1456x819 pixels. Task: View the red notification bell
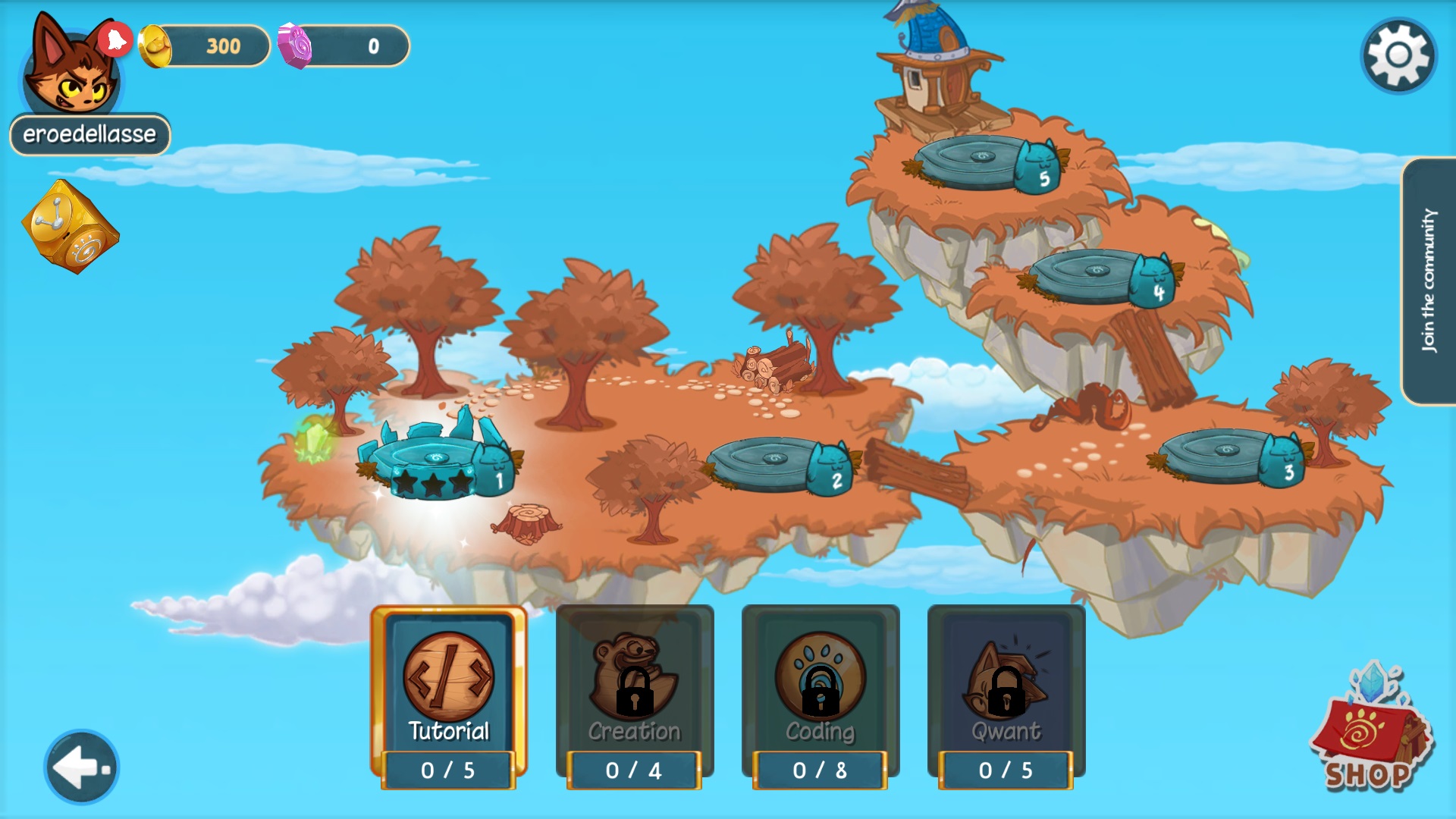click(x=115, y=39)
